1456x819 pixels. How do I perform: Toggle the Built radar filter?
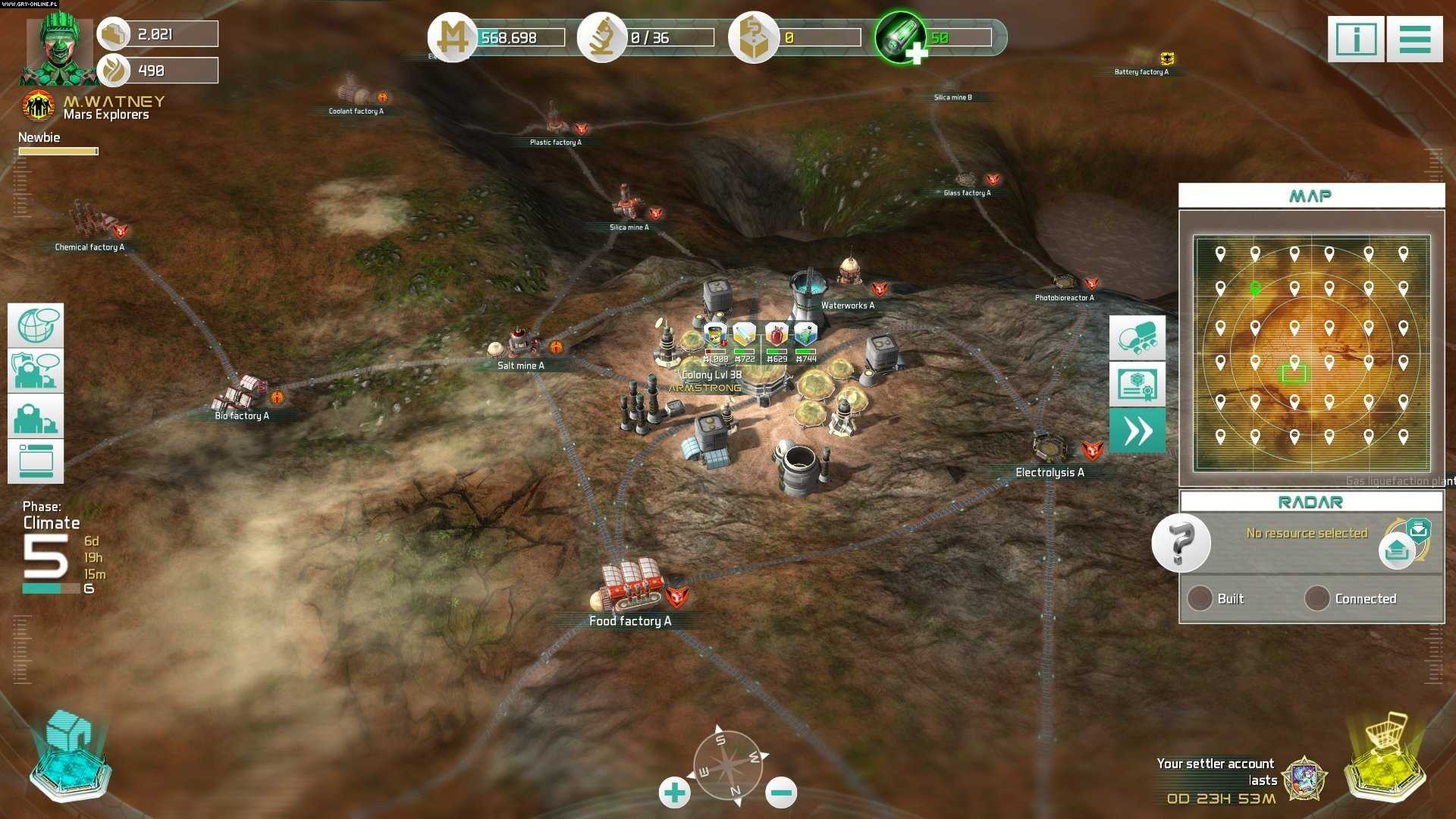click(x=1200, y=598)
